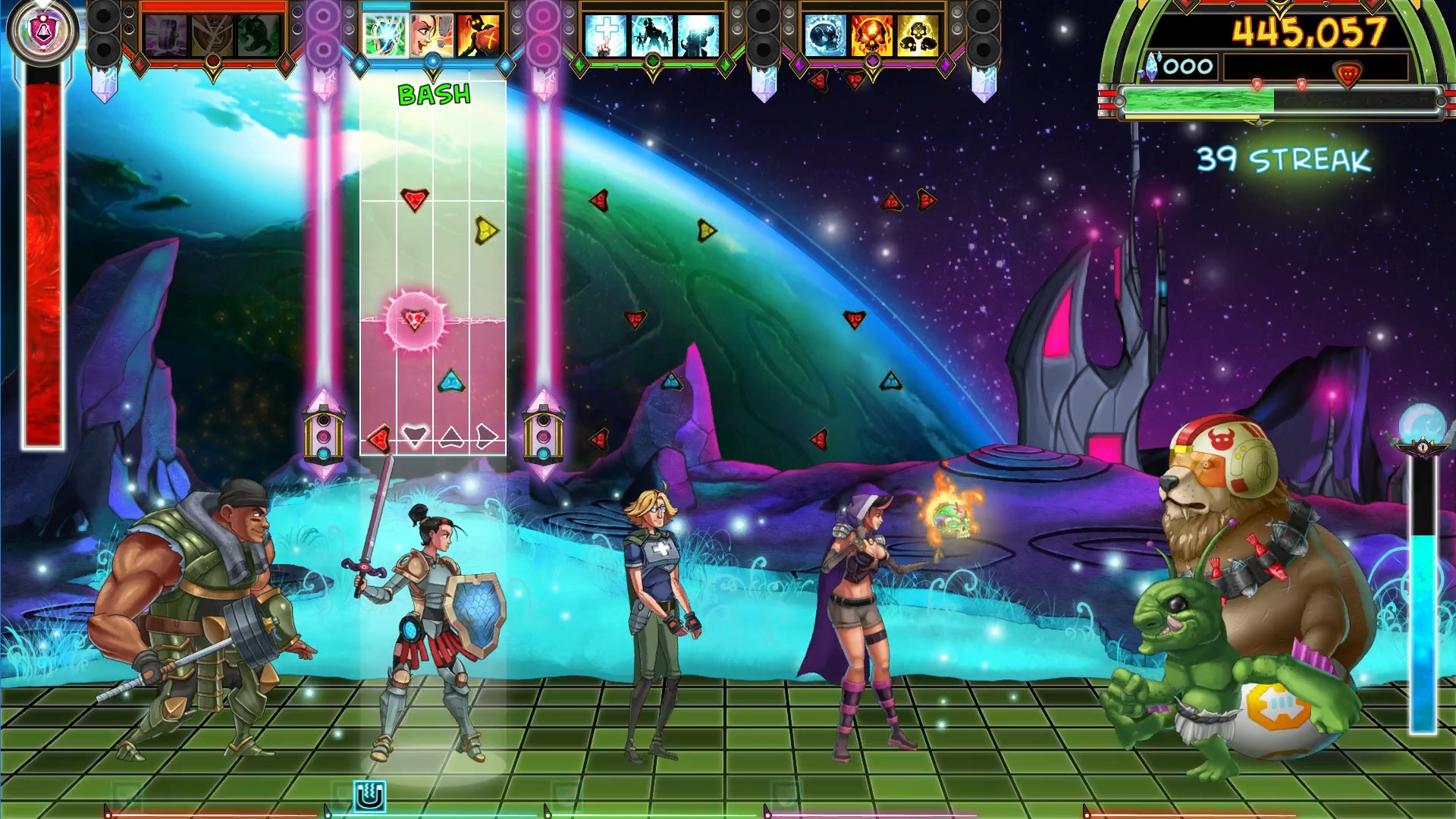Click the red enemy emblem on the score panel
1456x819 pixels.
[1347, 73]
